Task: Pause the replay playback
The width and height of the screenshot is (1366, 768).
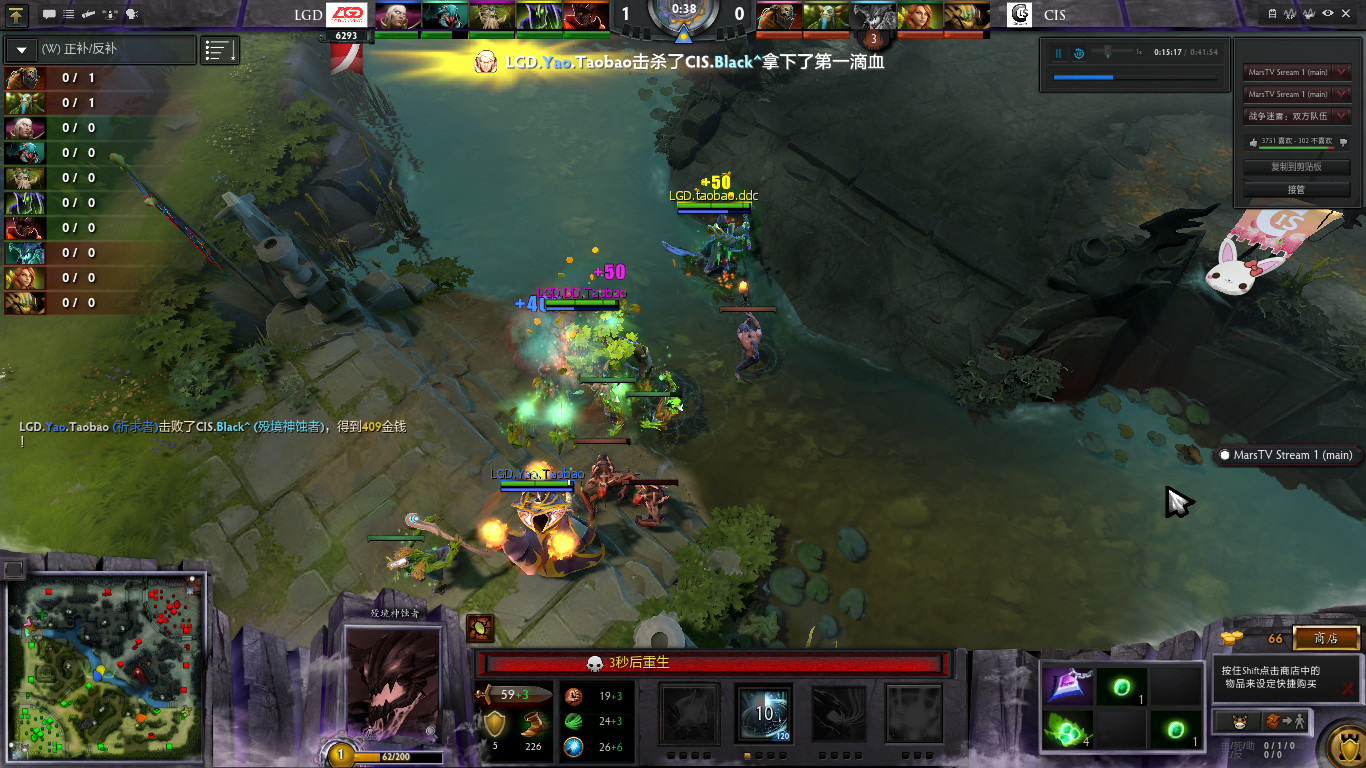Action: pos(1058,53)
